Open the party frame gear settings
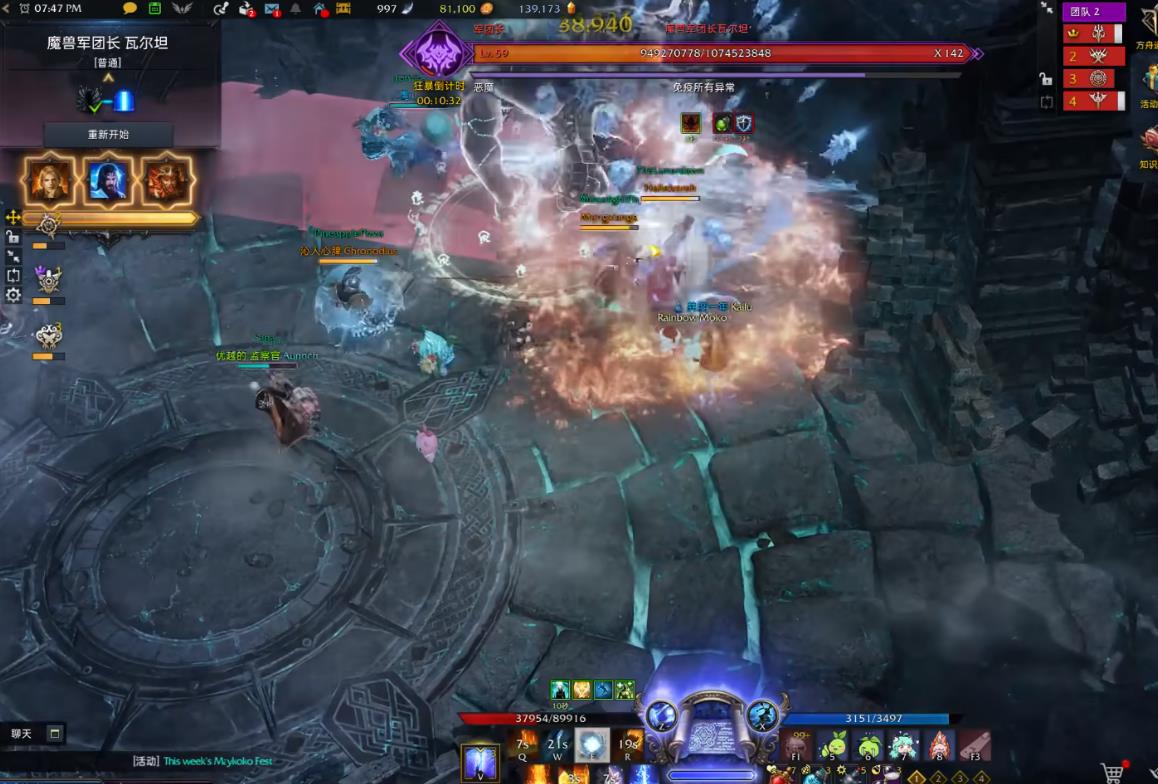The height and width of the screenshot is (784, 1158). click(13, 295)
